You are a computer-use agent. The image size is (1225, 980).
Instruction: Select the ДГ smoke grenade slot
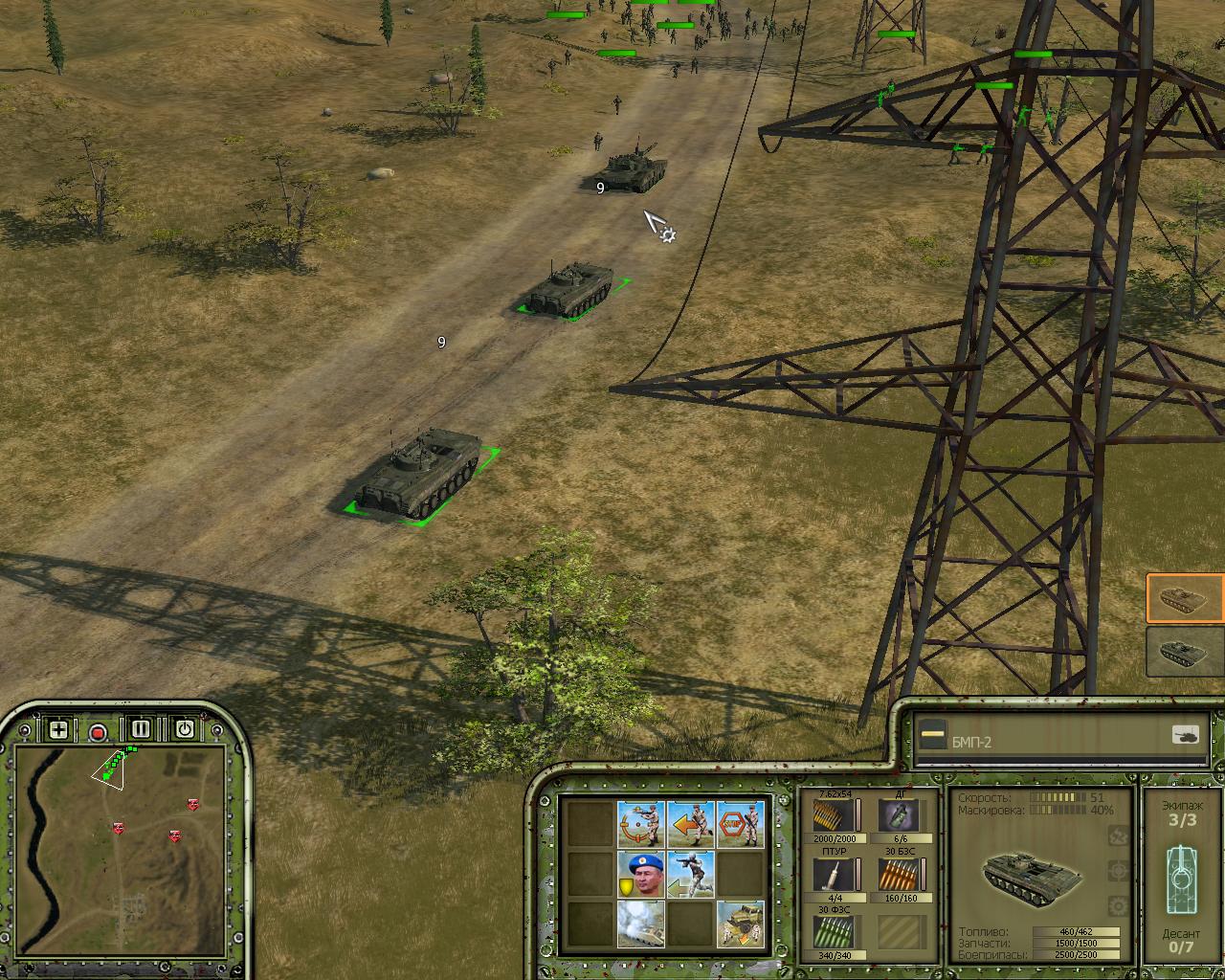tap(900, 816)
